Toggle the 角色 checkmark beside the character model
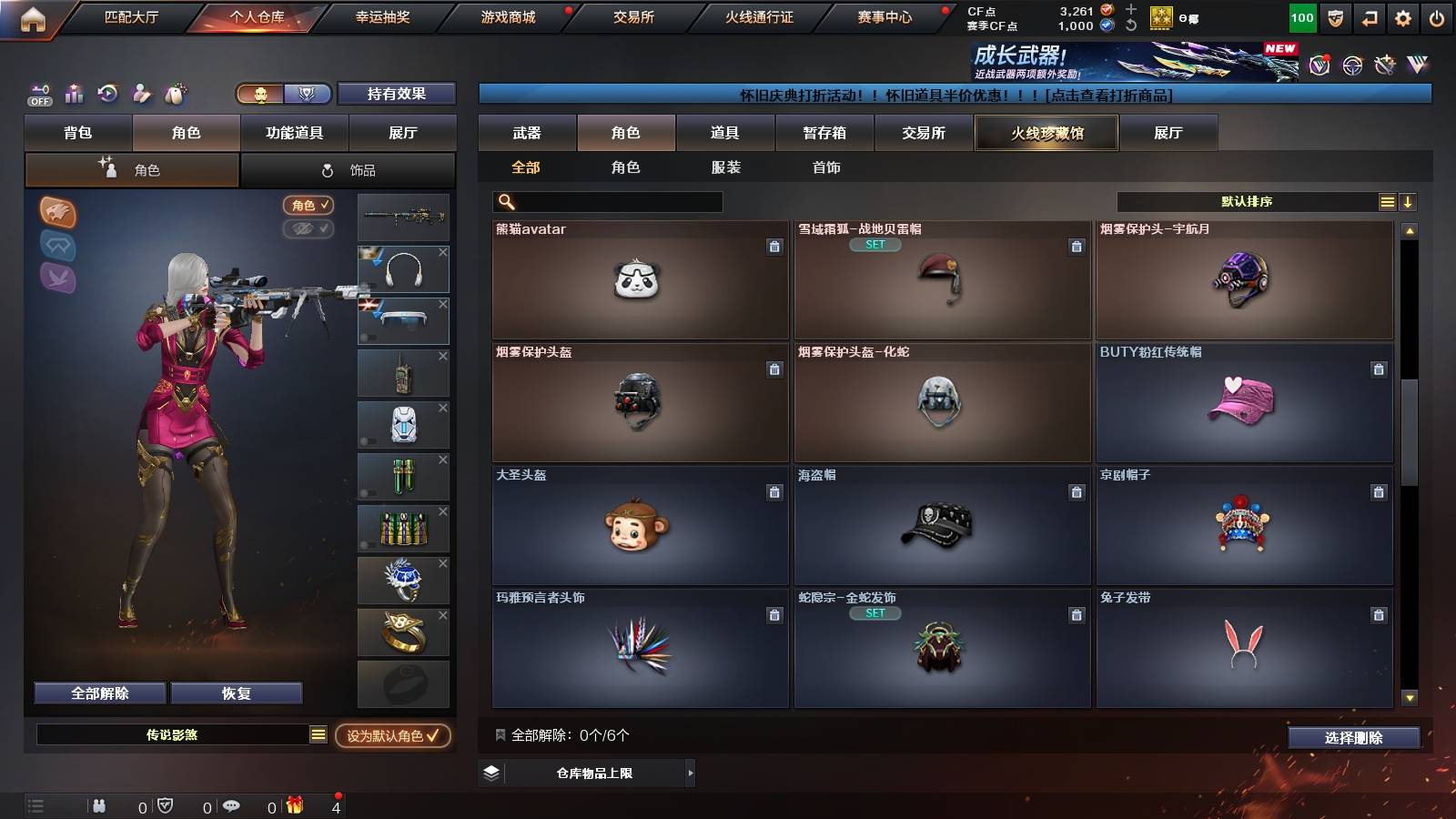Image resolution: width=1456 pixels, height=819 pixels. click(x=309, y=205)
